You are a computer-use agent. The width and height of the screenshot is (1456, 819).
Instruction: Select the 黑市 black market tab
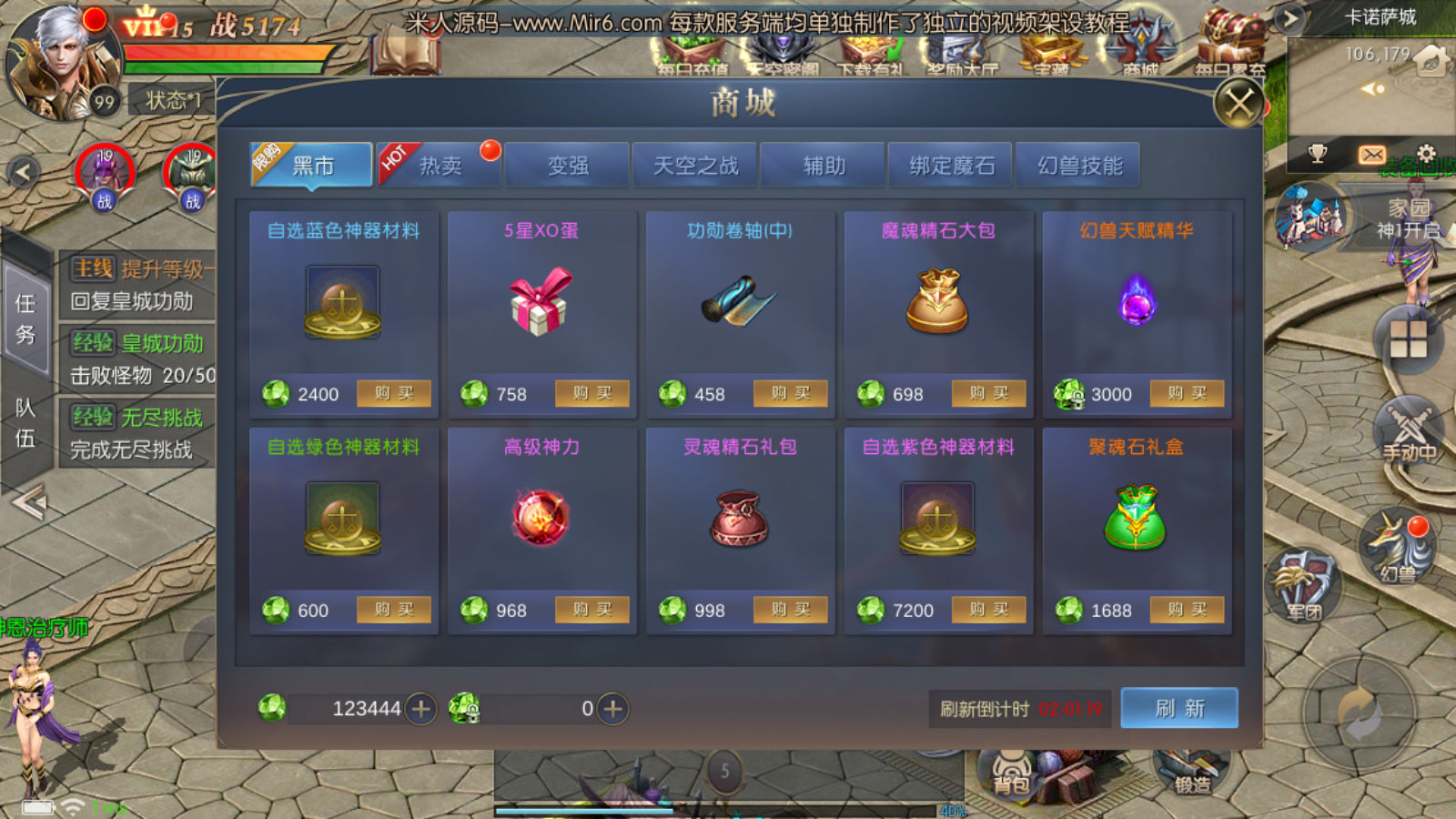pyautogui.click(x=311, y=166)
